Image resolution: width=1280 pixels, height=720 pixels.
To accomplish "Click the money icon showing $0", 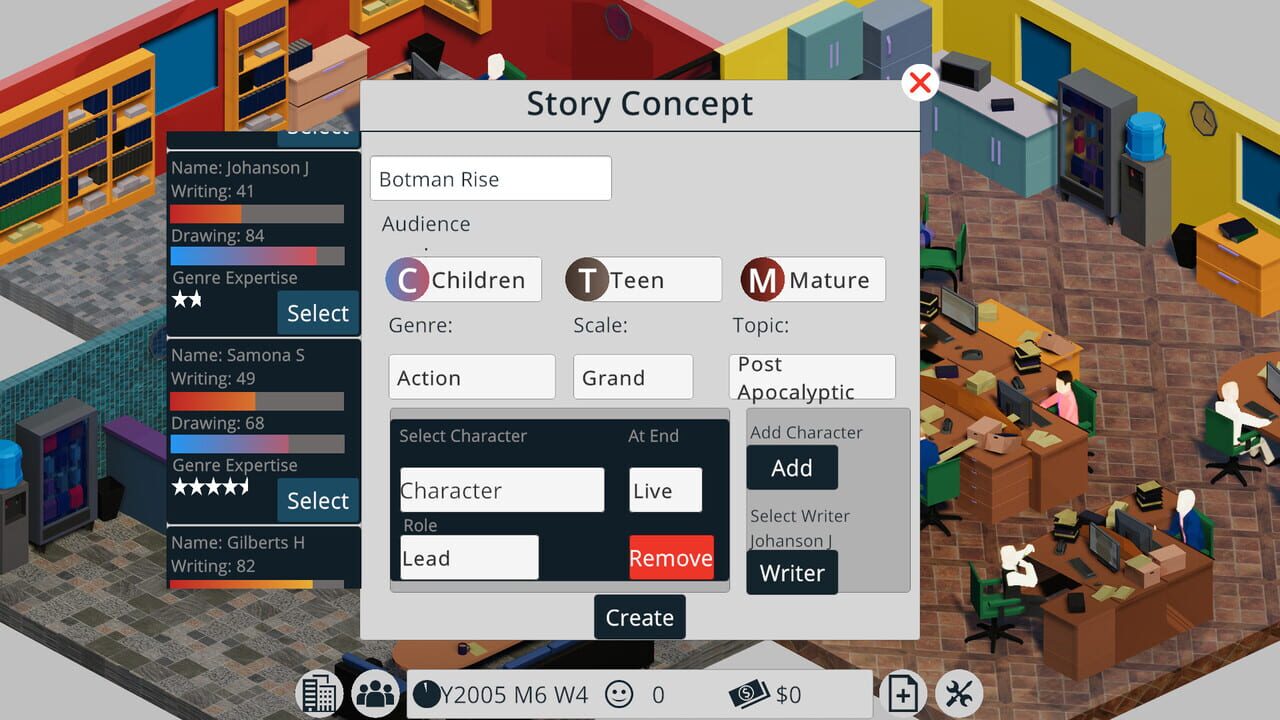I will coord(746,693).
